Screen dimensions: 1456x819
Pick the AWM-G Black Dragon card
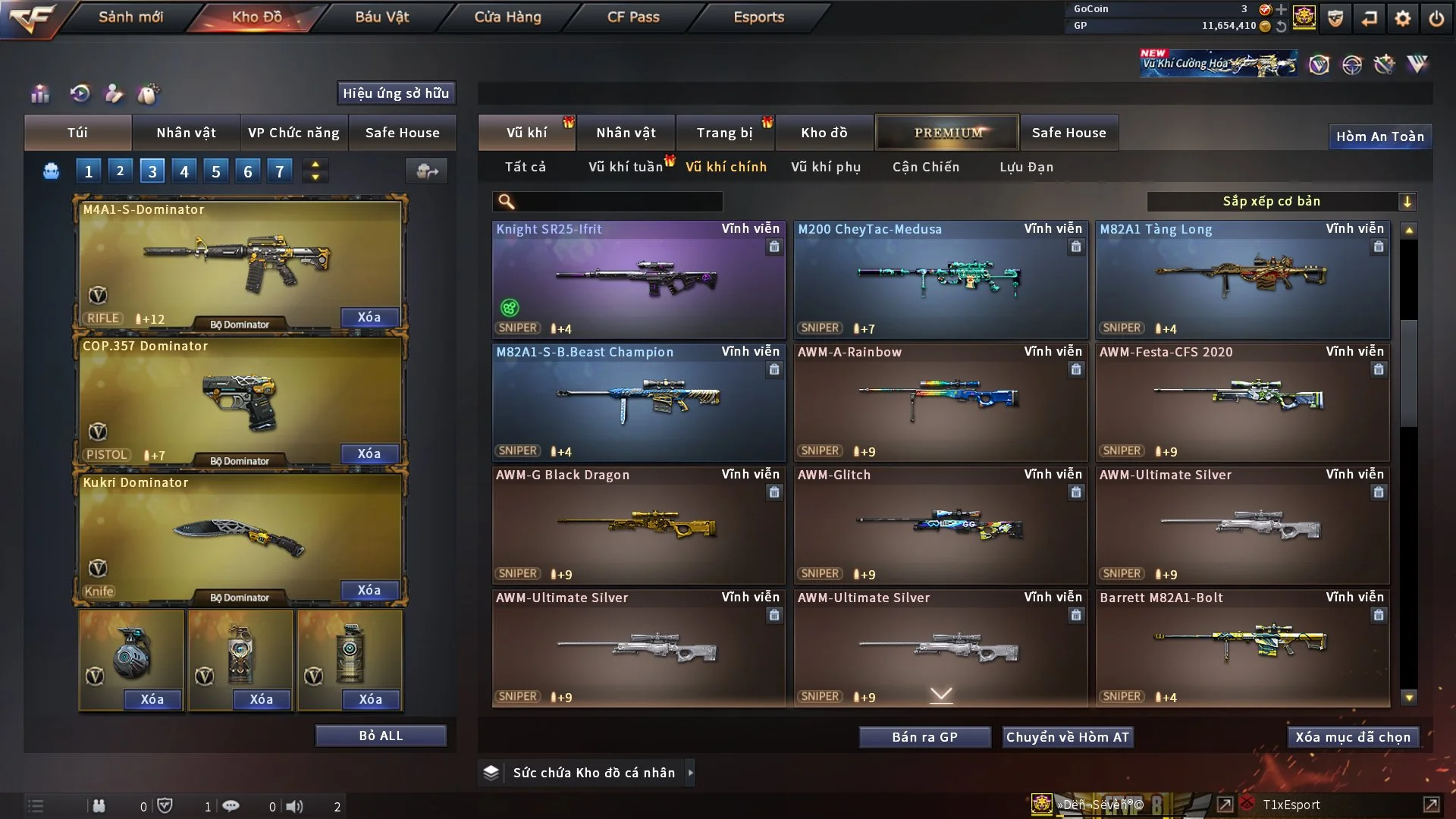point(639,525)
